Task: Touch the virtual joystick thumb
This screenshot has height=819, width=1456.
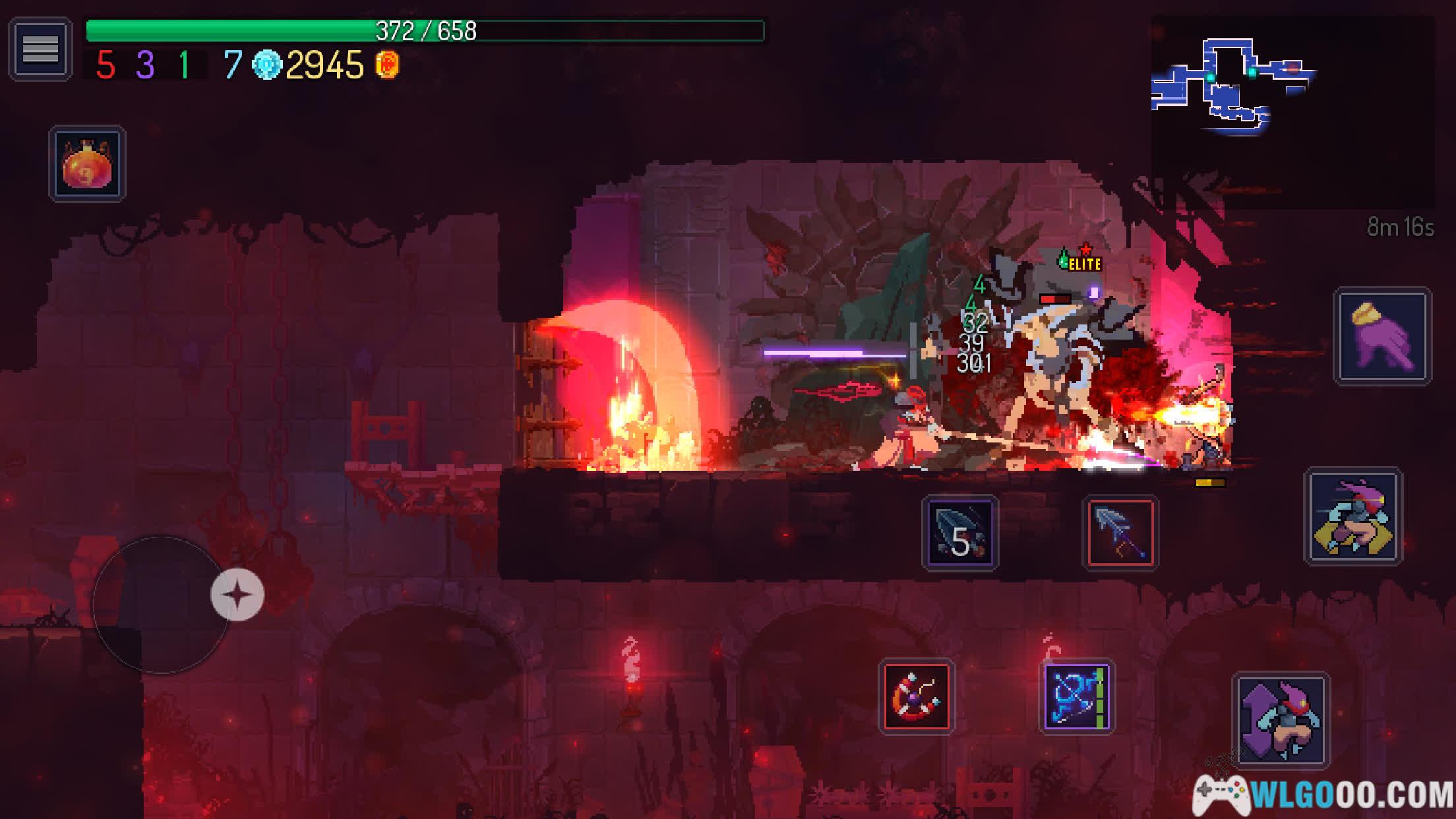Action: coord(237,595)
